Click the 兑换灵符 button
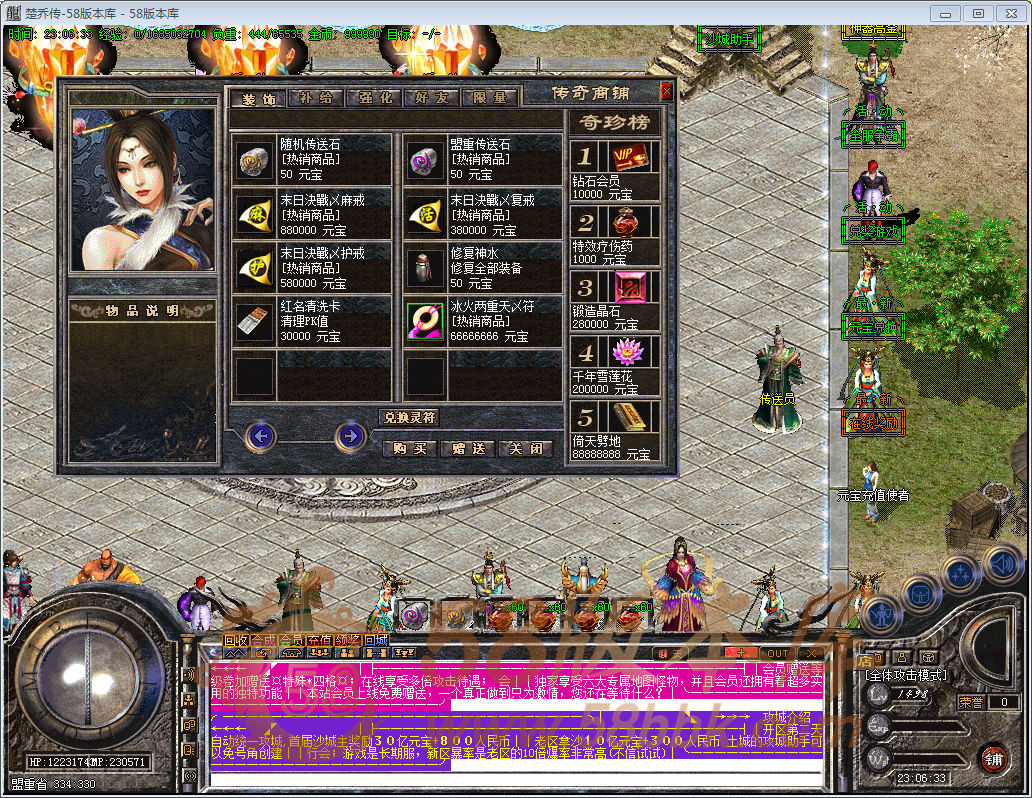The height and width of the screenshot is (798, 1032). pyautogui.click(x=408, y=417)
